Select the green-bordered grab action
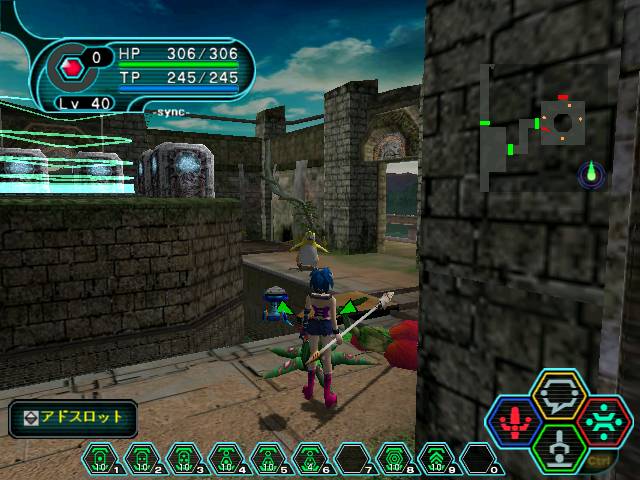The height and width of the screenshot is (480, 640). coord(559,446)
